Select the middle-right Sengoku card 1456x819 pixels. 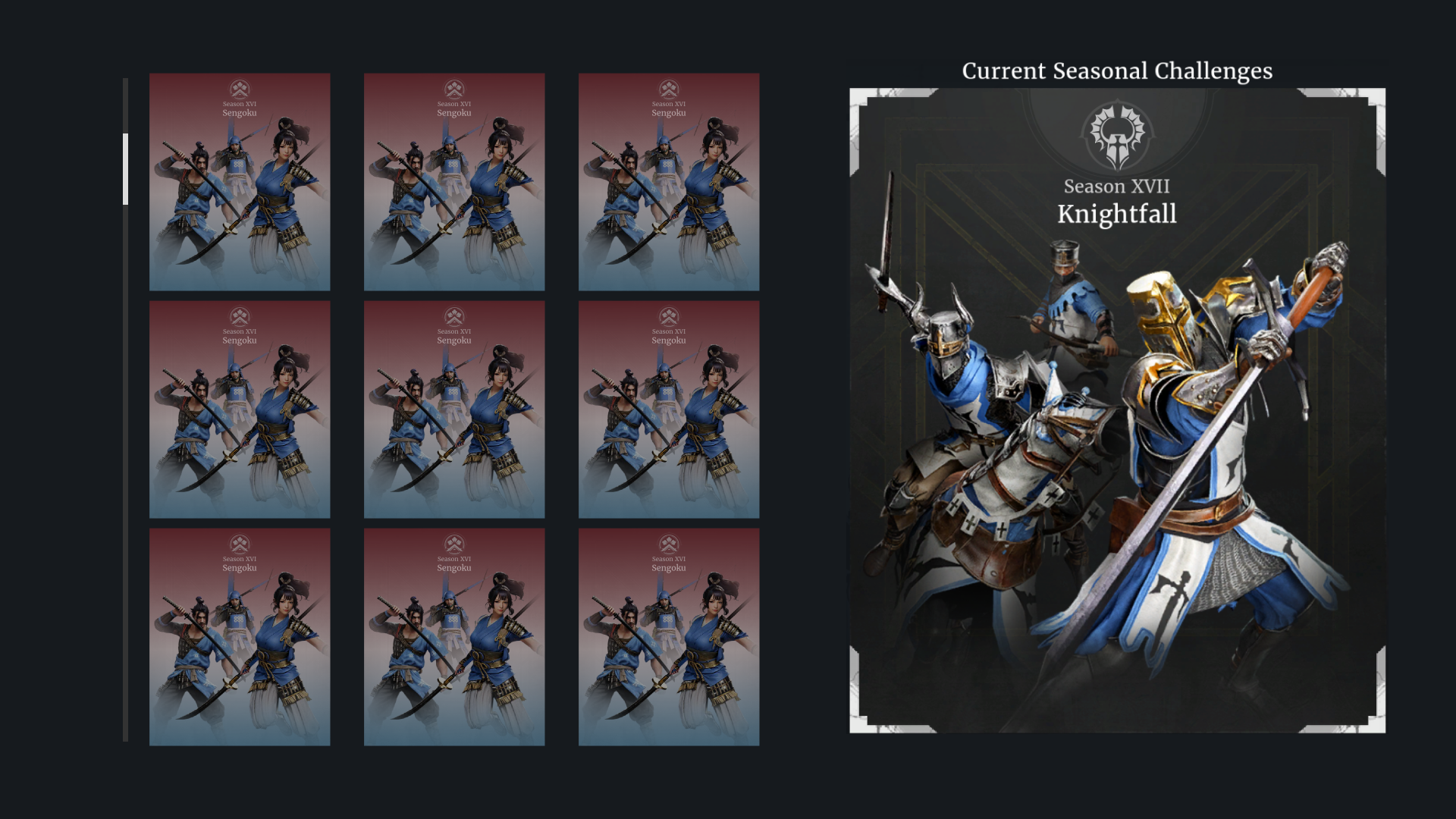(668, 409)
